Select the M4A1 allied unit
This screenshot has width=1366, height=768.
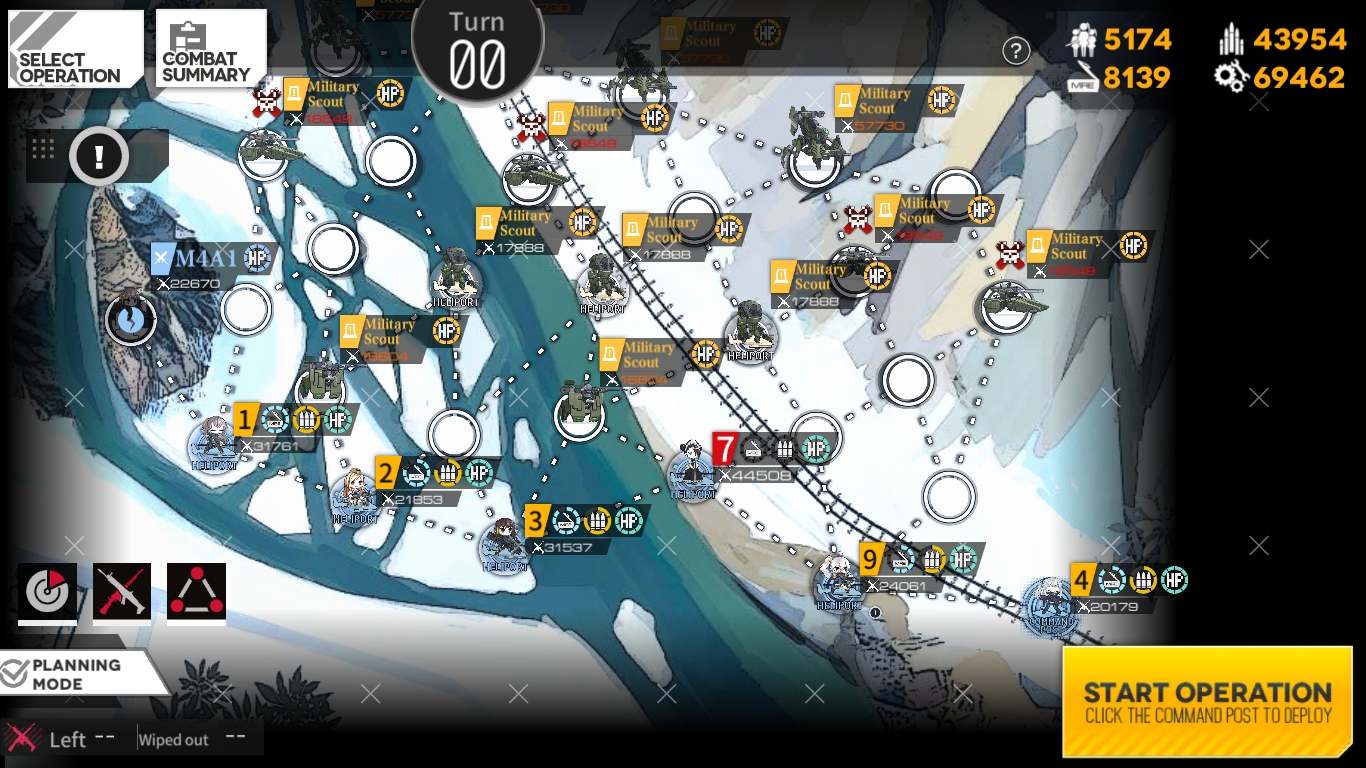131,318
